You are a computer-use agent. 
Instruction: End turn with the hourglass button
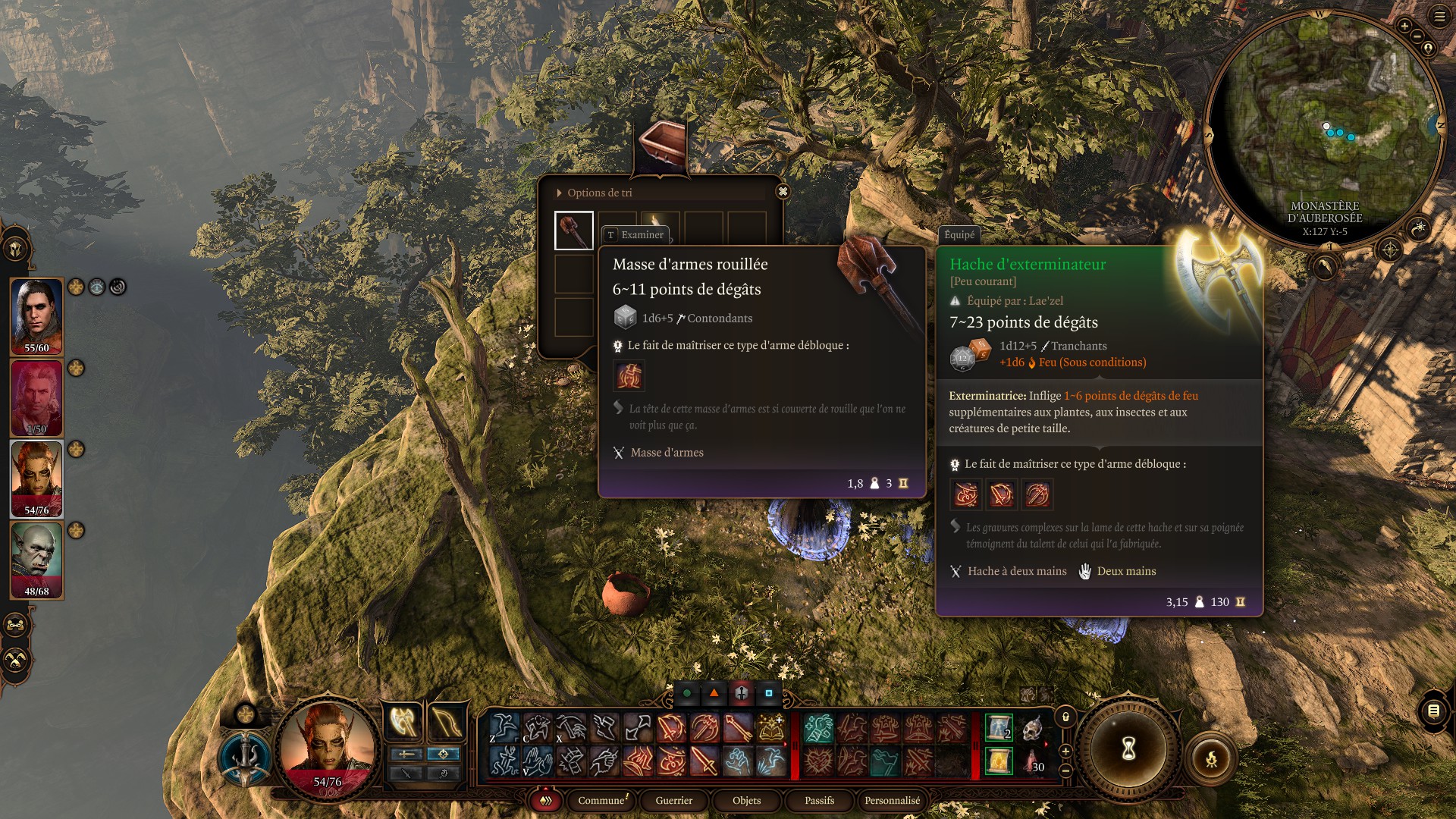(x=1128, y=749)
